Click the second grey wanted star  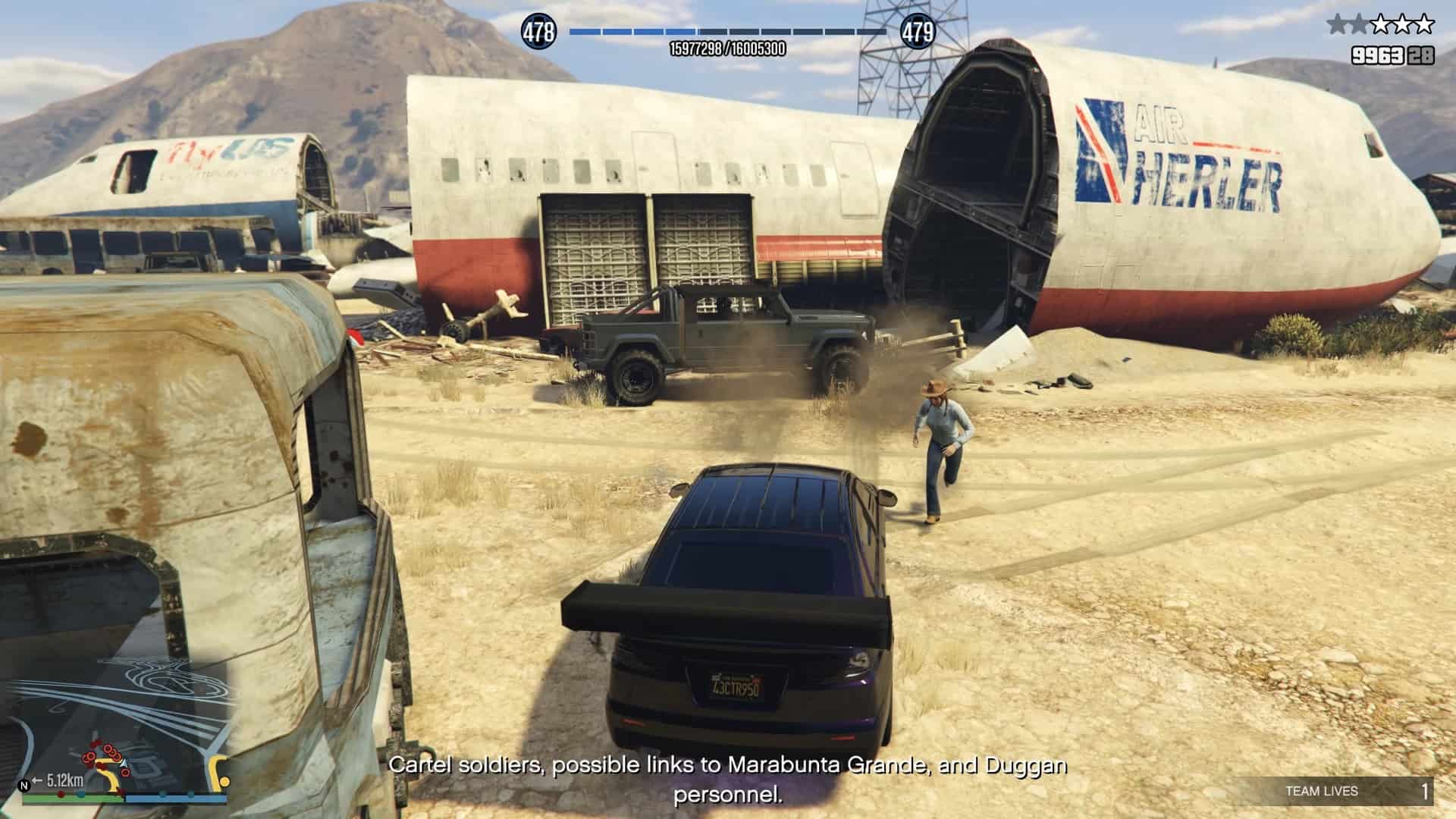(x=1359, y=24)
